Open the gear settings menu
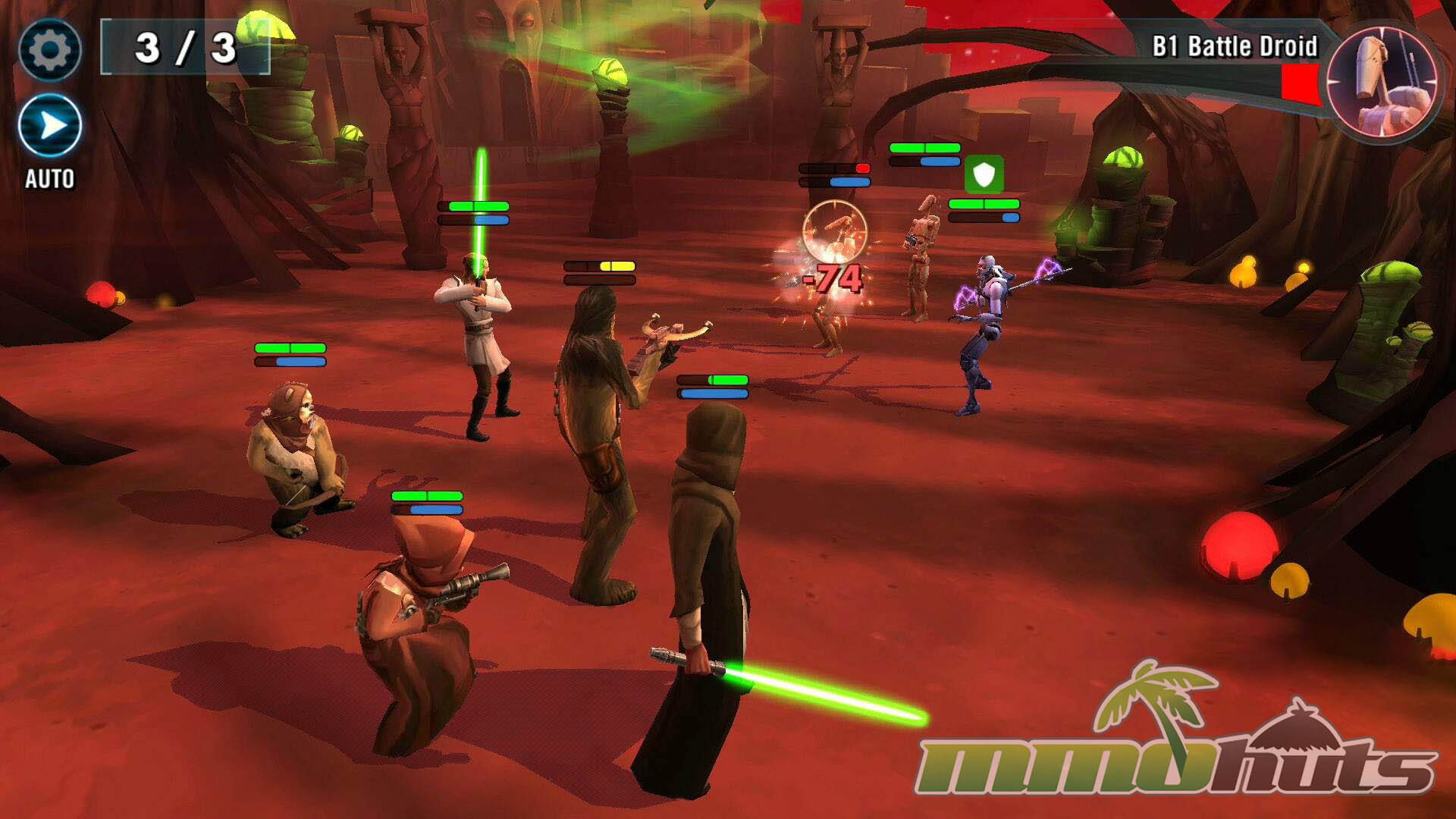The image size is (1456, 819). pyautogui.click(x=50, y=50)
